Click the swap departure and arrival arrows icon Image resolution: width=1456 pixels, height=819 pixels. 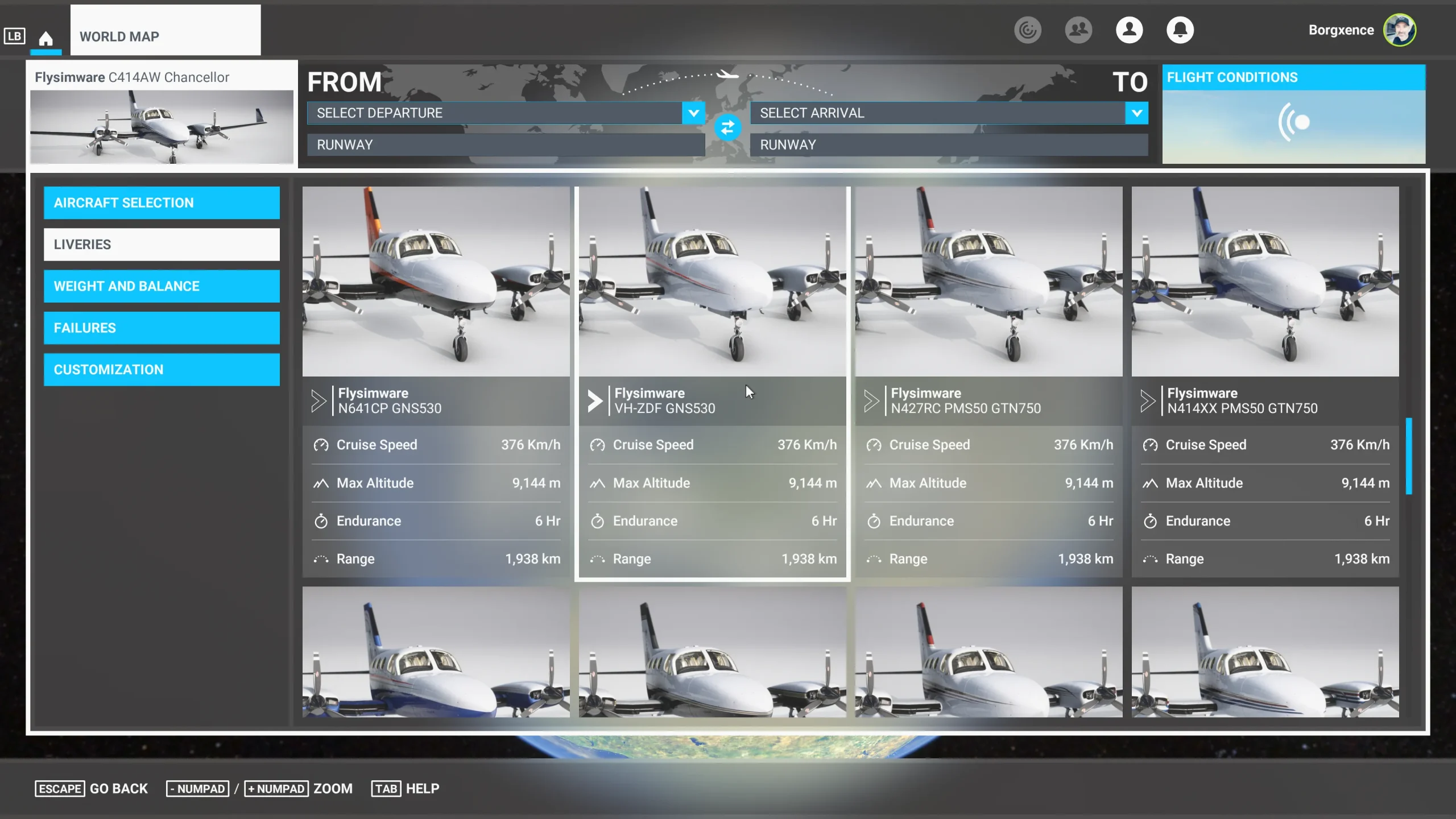click(x=729, y=128)
